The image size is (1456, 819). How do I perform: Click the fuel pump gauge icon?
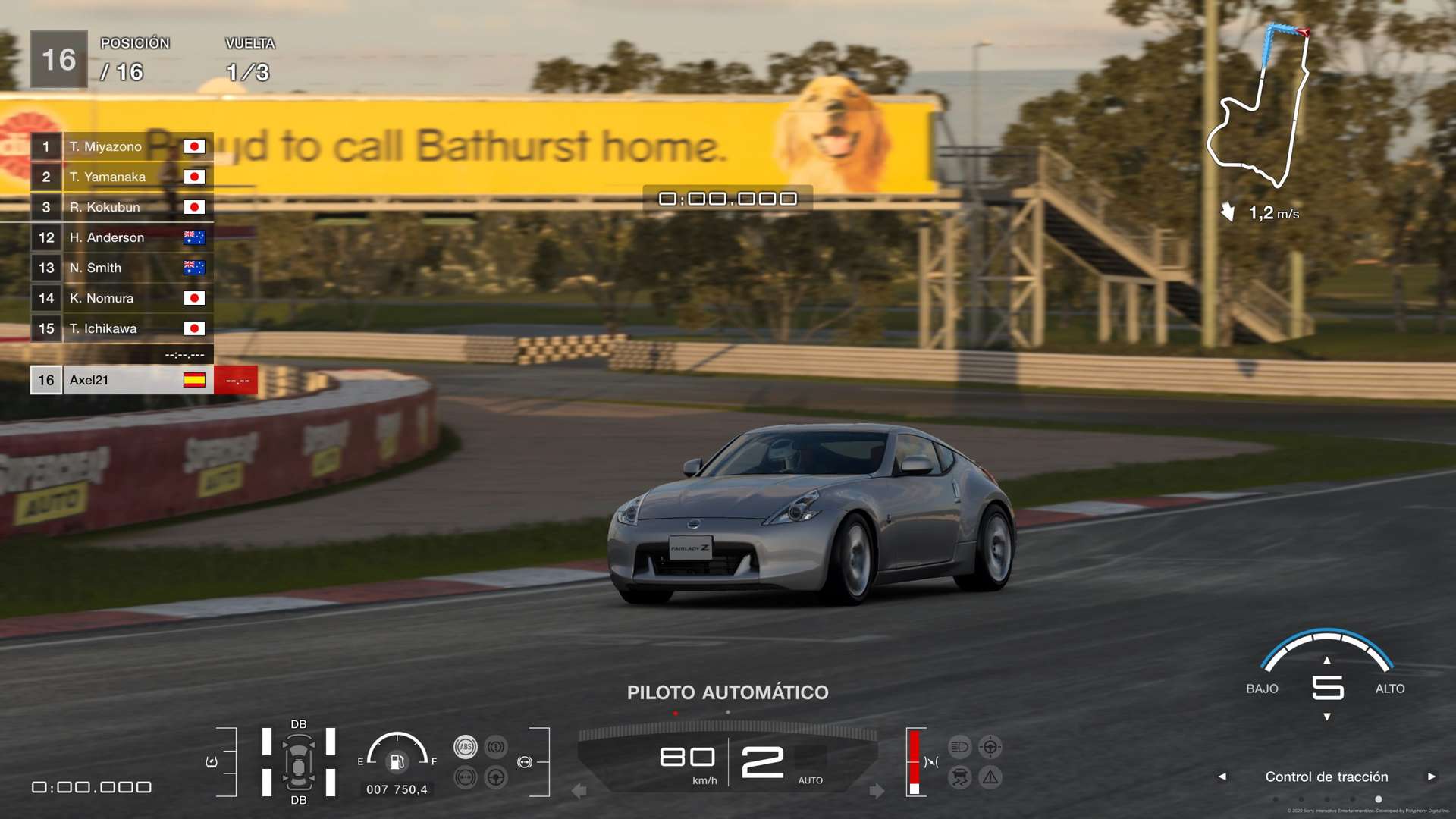click(397, 761)
